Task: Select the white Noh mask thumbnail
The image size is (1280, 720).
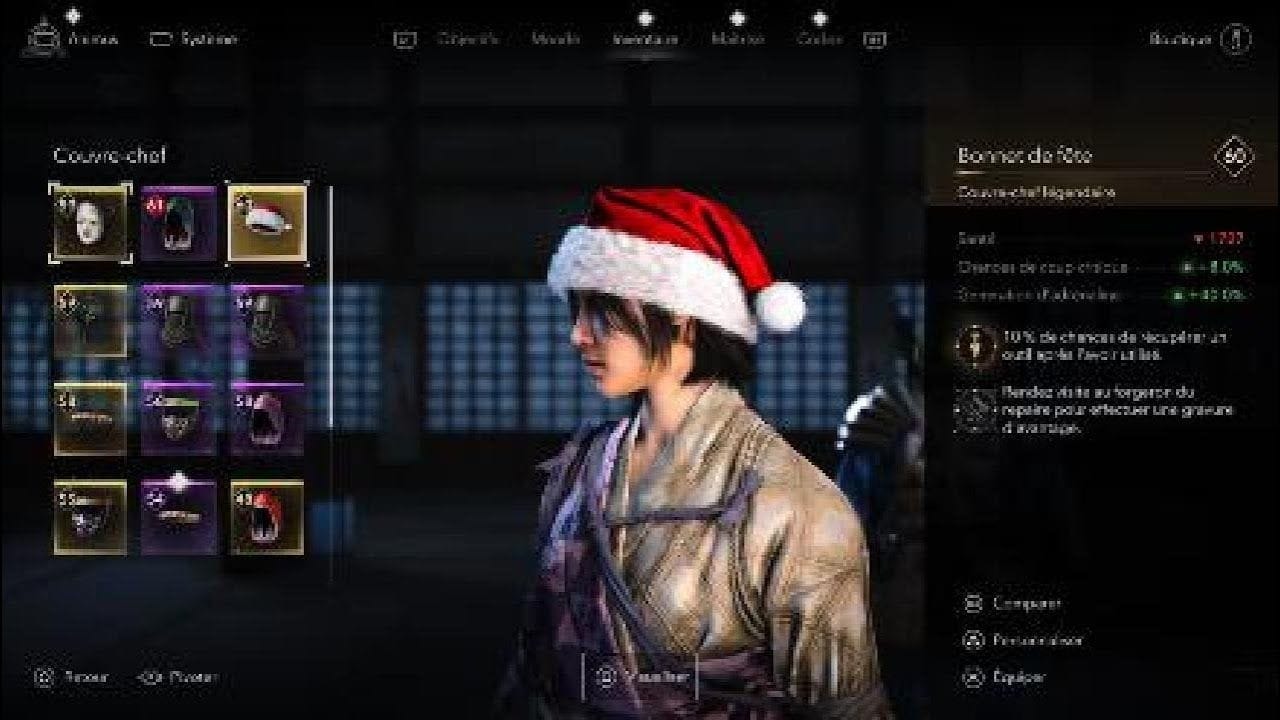Action: (x=90, y=222)
